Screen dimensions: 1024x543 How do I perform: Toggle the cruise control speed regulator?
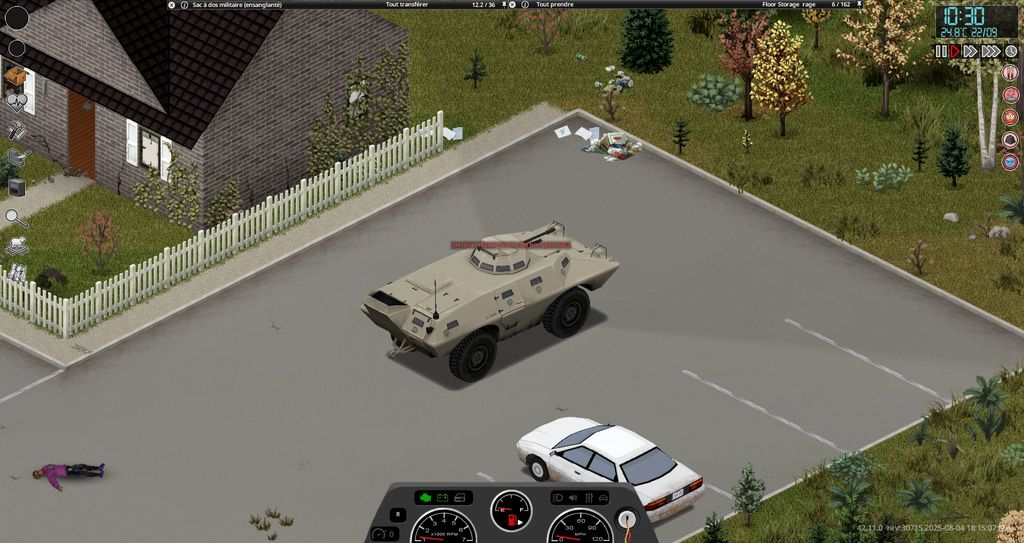378,535
